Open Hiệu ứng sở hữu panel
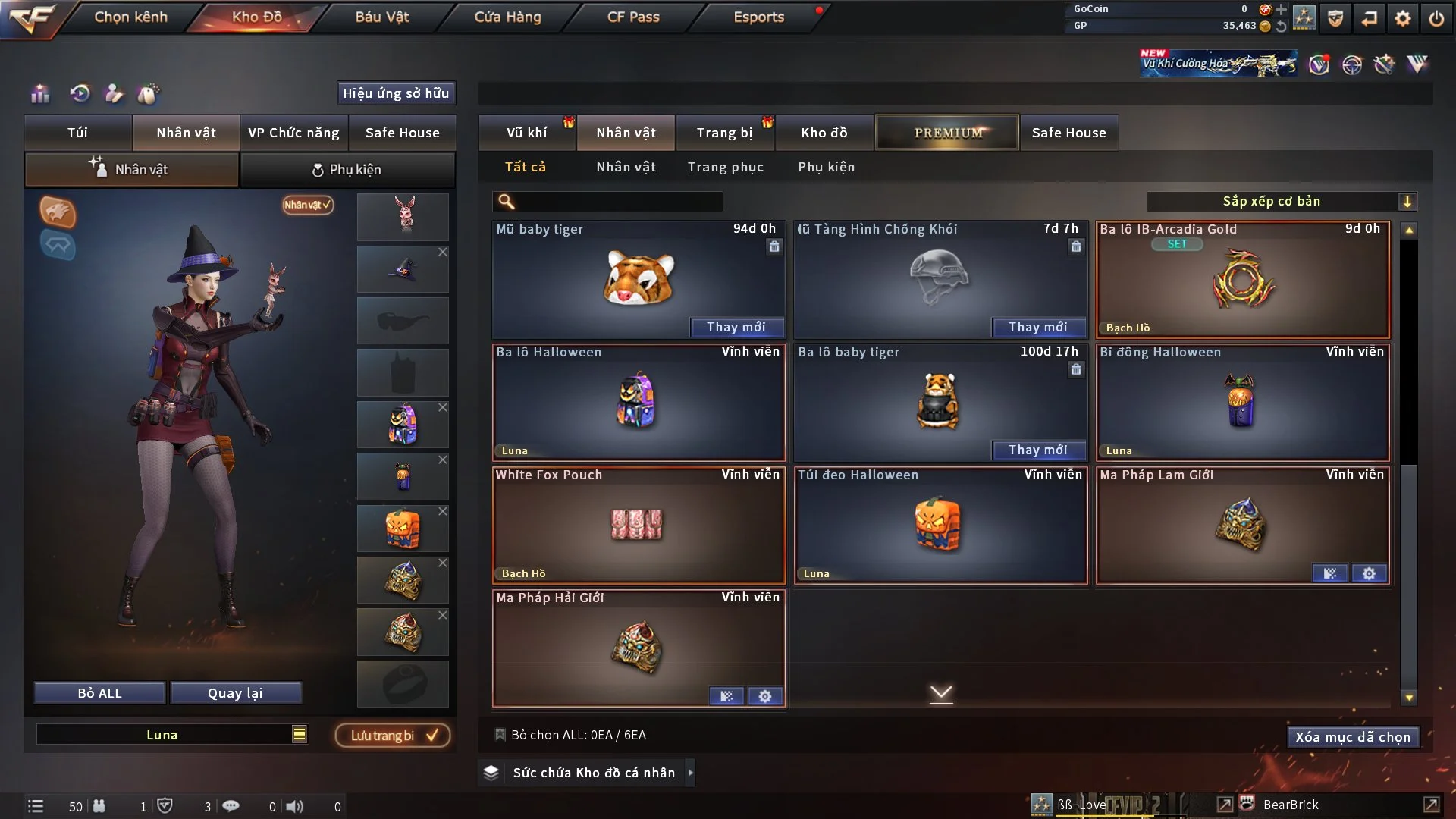 point(395,93)
